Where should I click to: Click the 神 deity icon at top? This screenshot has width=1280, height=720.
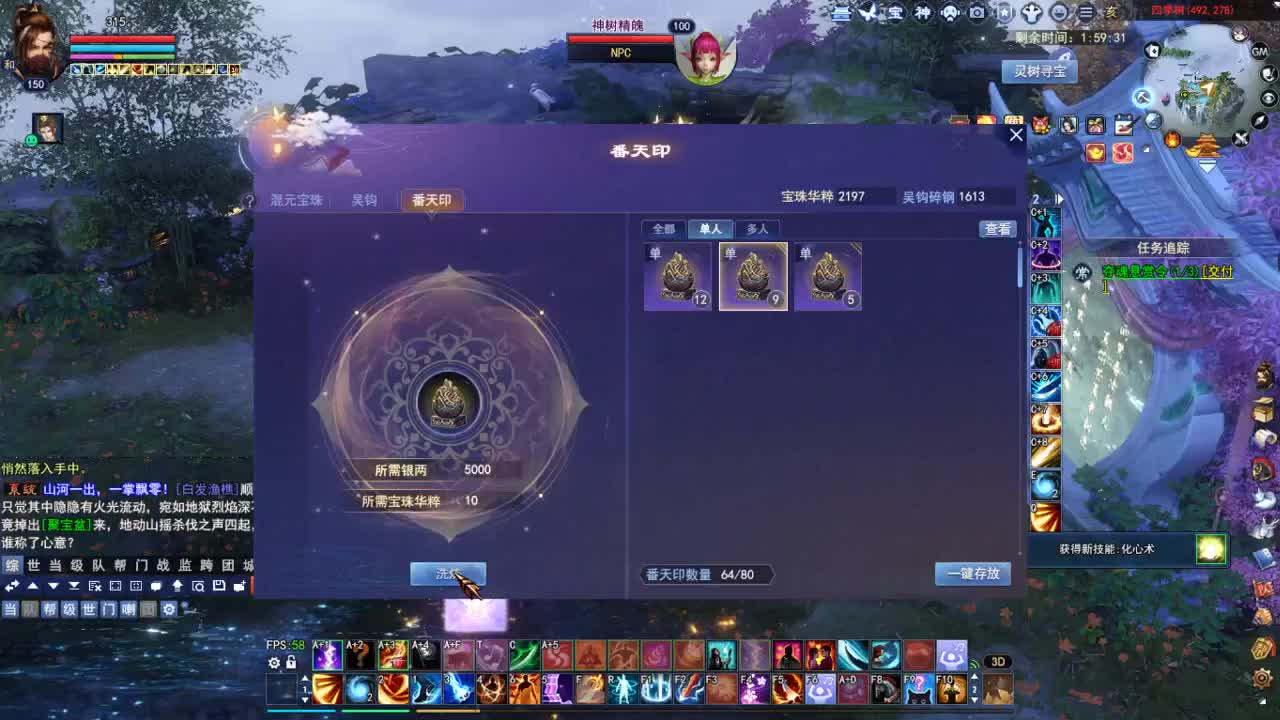tap(923, 13)
